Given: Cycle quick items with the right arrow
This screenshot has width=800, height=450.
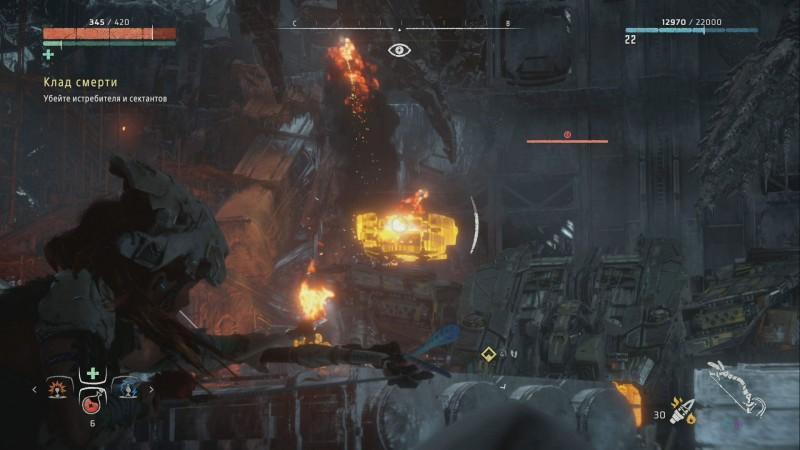Looking at the screenshot, I should point(151,389).
